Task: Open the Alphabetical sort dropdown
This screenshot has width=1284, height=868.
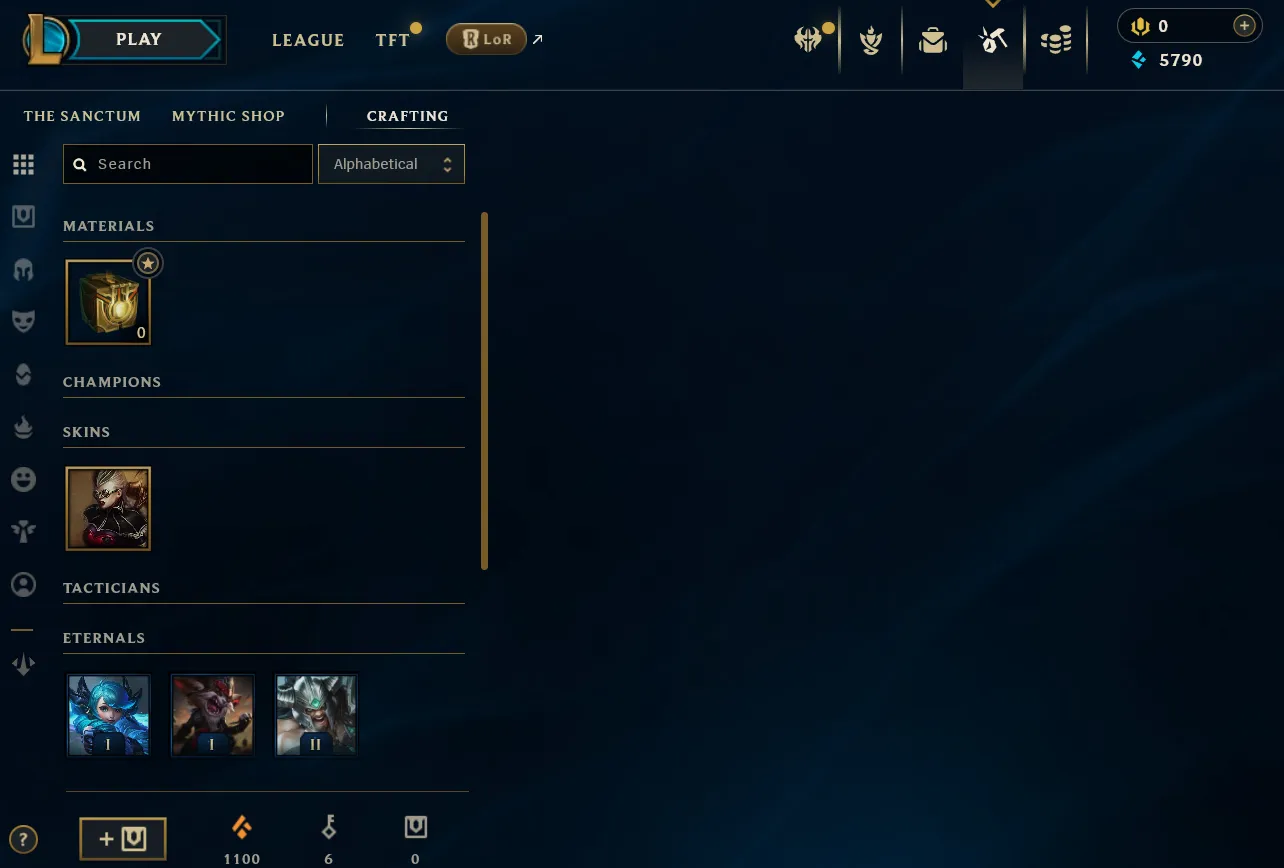Action: pyautogui.click(x=391, y=163)
